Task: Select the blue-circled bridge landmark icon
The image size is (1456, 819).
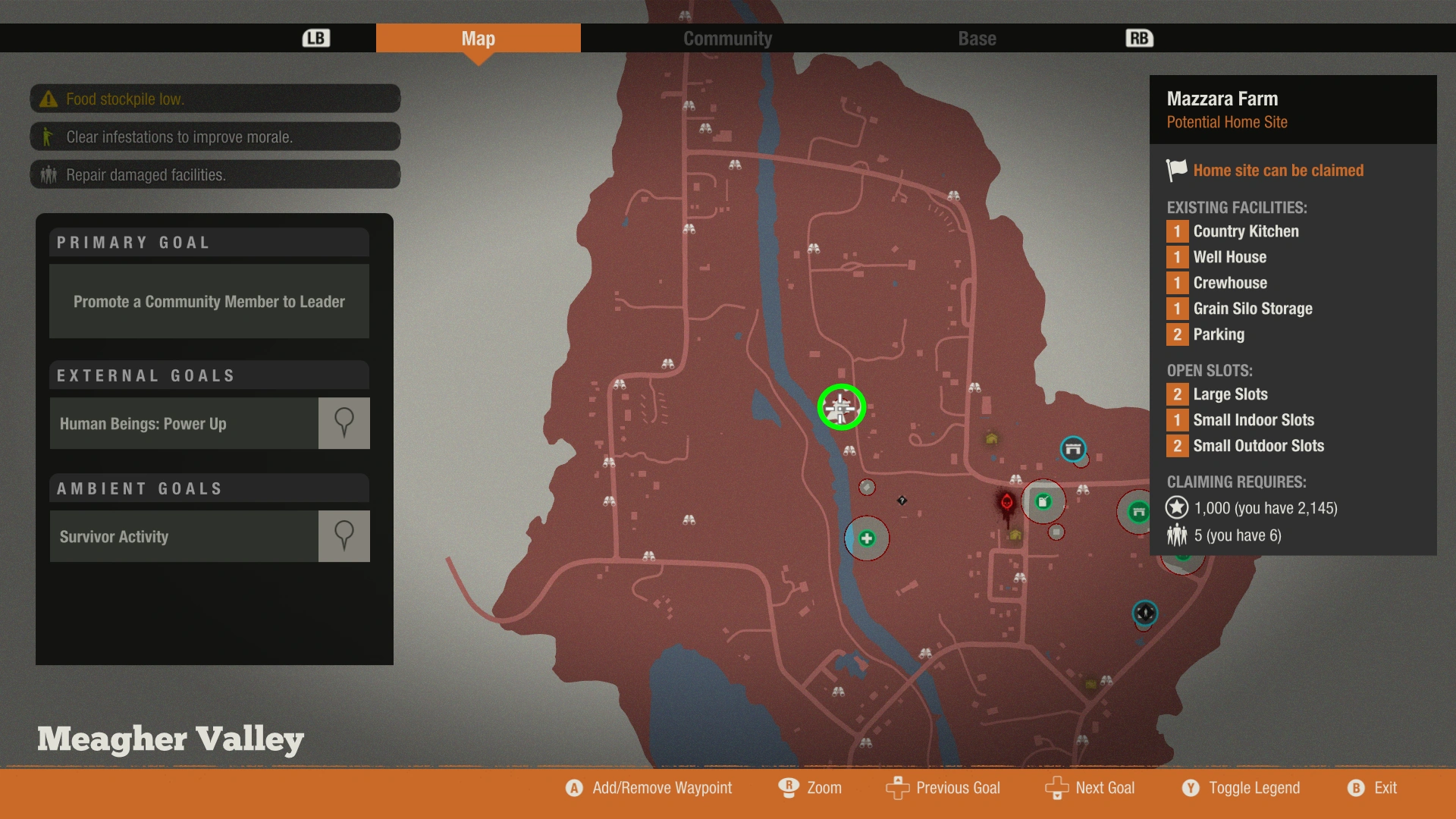Action: 1074,450
